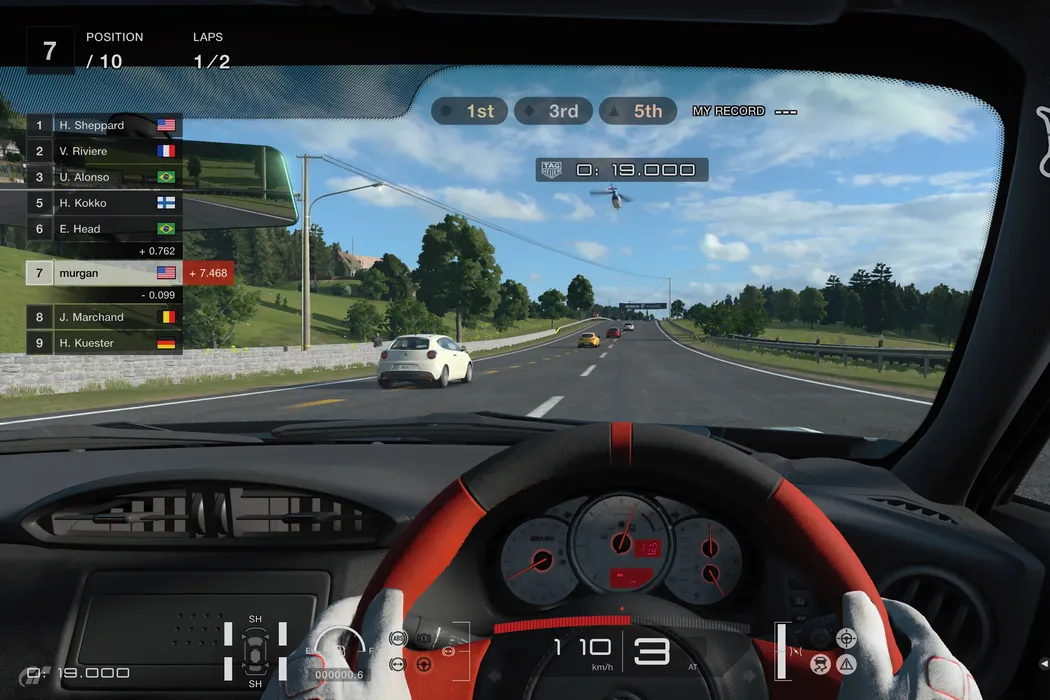This screenshot has width=1050, height=700.
Task: Click the red steering wheel assist icon
Action: 423,663
